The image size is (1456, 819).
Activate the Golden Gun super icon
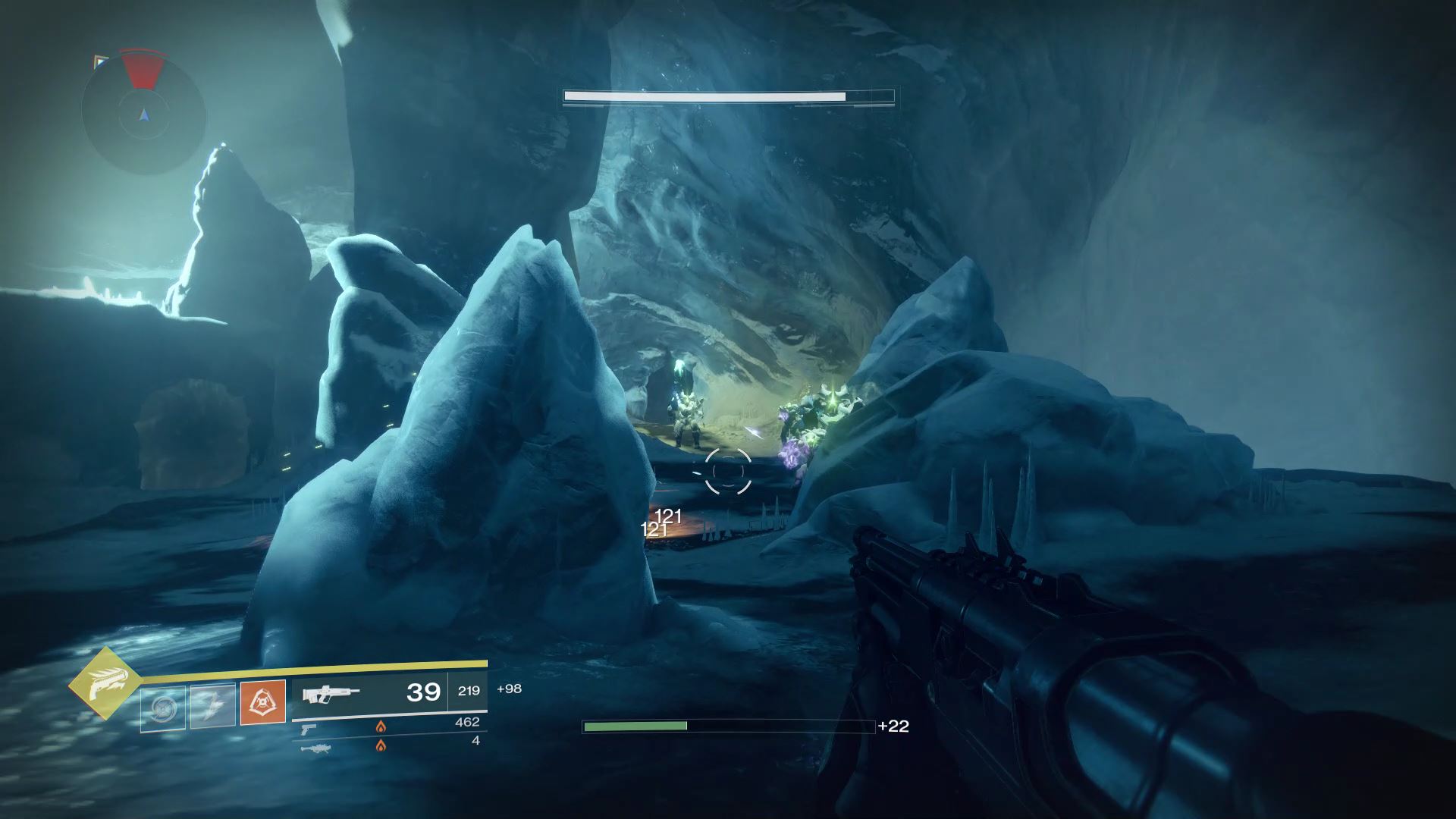[105, 684]
